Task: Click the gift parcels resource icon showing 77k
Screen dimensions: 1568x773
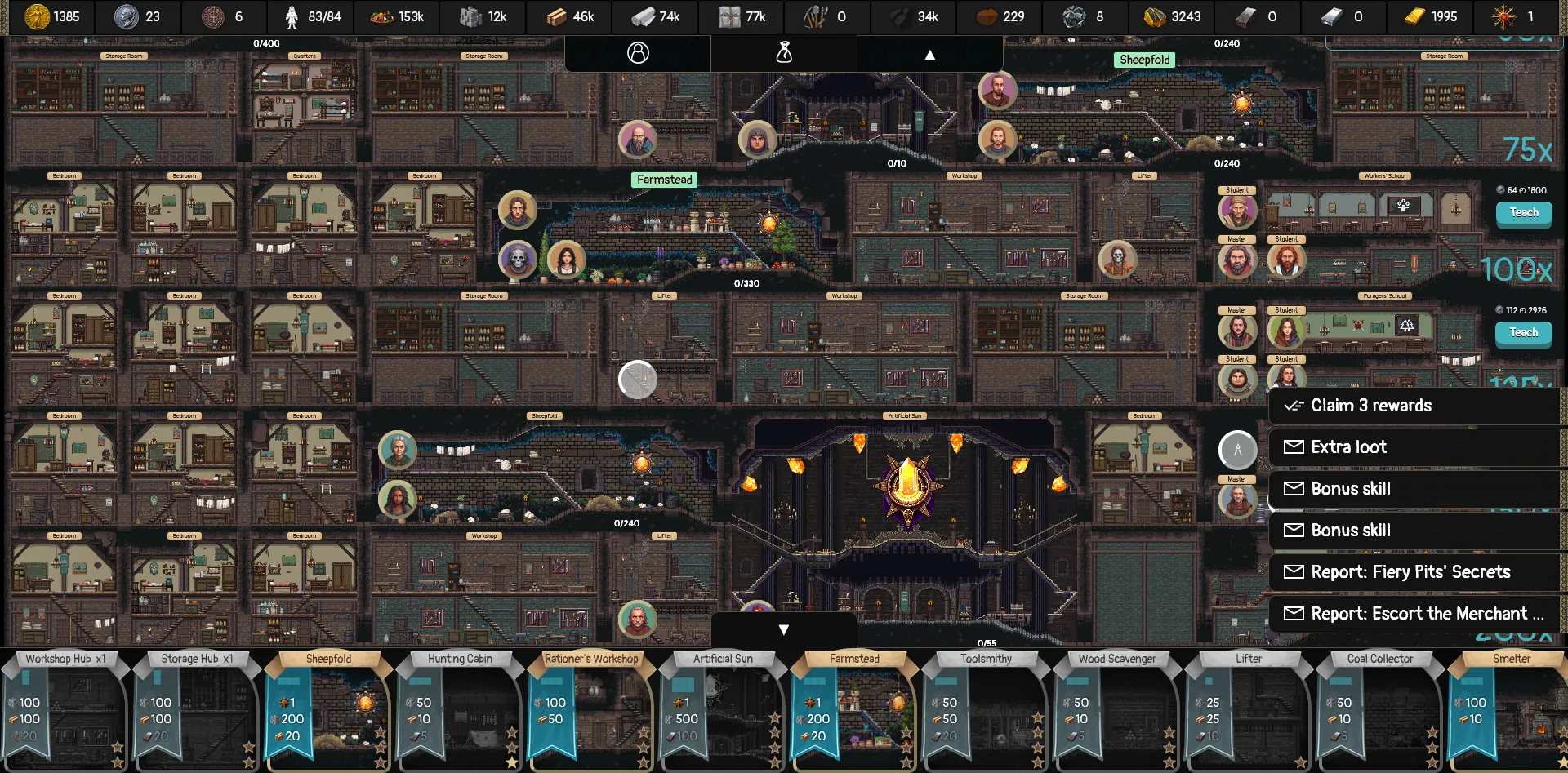Action: point(726,16)
